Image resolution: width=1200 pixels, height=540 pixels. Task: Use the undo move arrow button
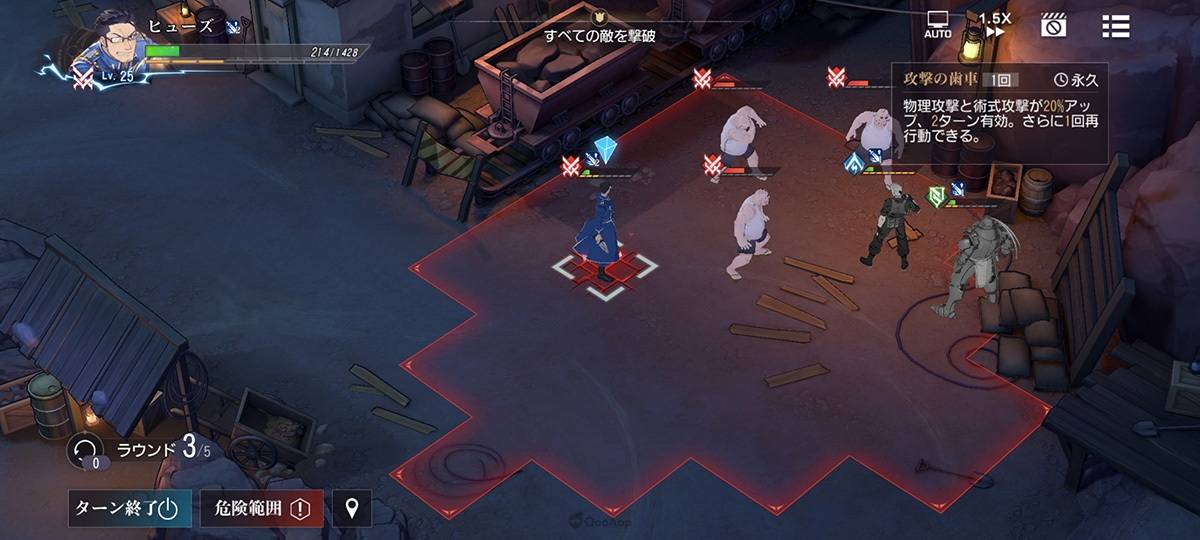pyautogui.click(x=85, y=450)
